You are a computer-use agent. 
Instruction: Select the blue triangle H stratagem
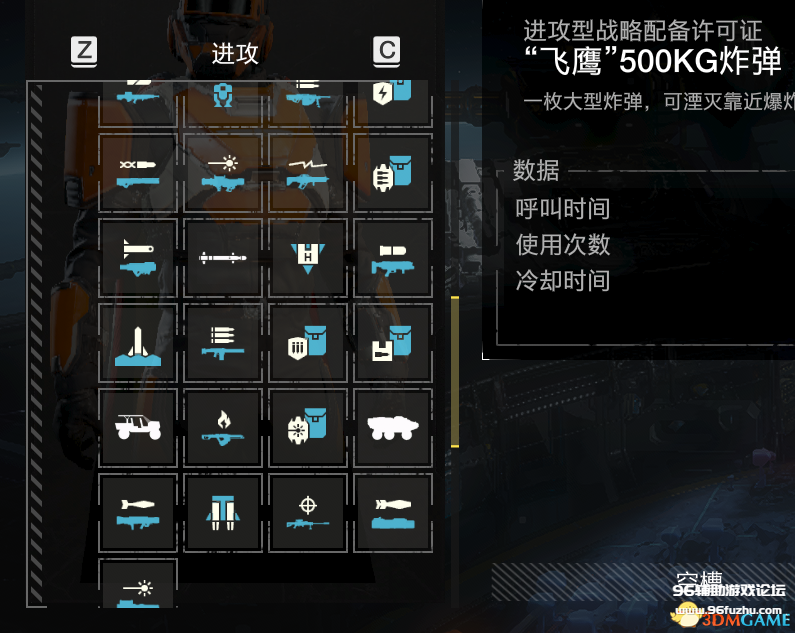pyautogui.click(x=307, y=258)
